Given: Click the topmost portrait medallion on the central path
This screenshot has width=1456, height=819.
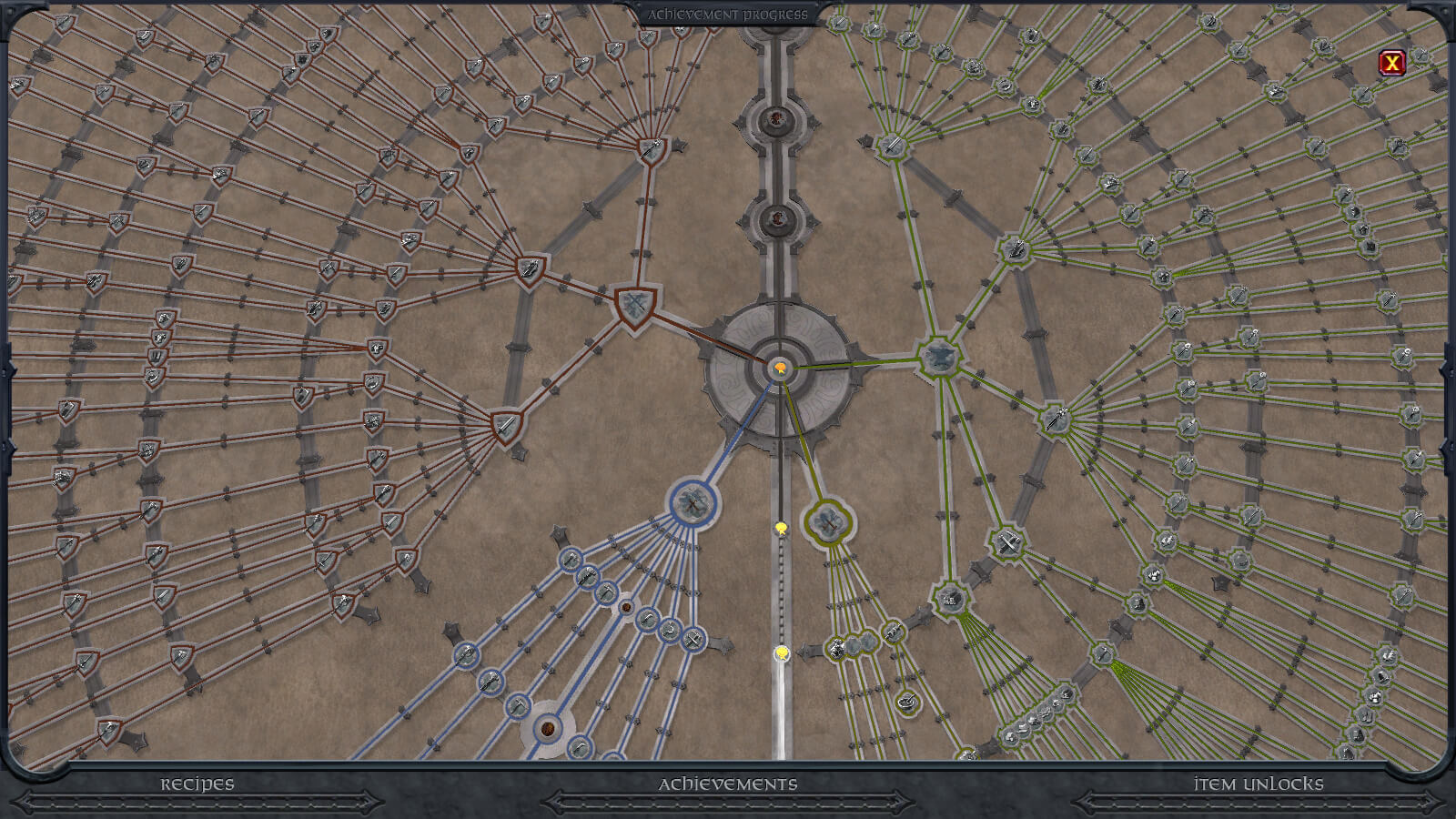Looking at the screenshot, I should pos(775,116).
